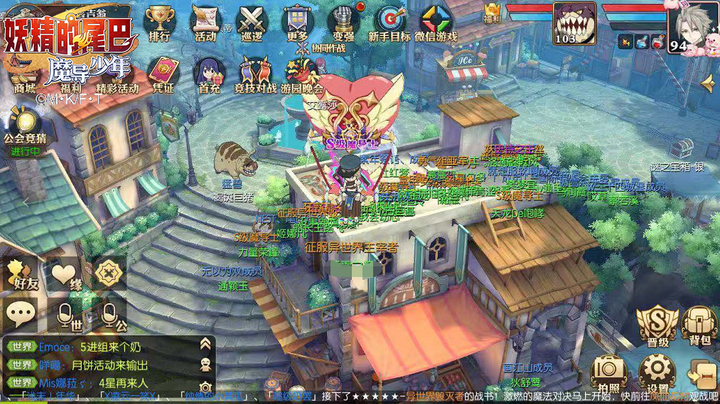Open the 首充 first recharge icon
This screenshot has height=404, width=720.
209,72
